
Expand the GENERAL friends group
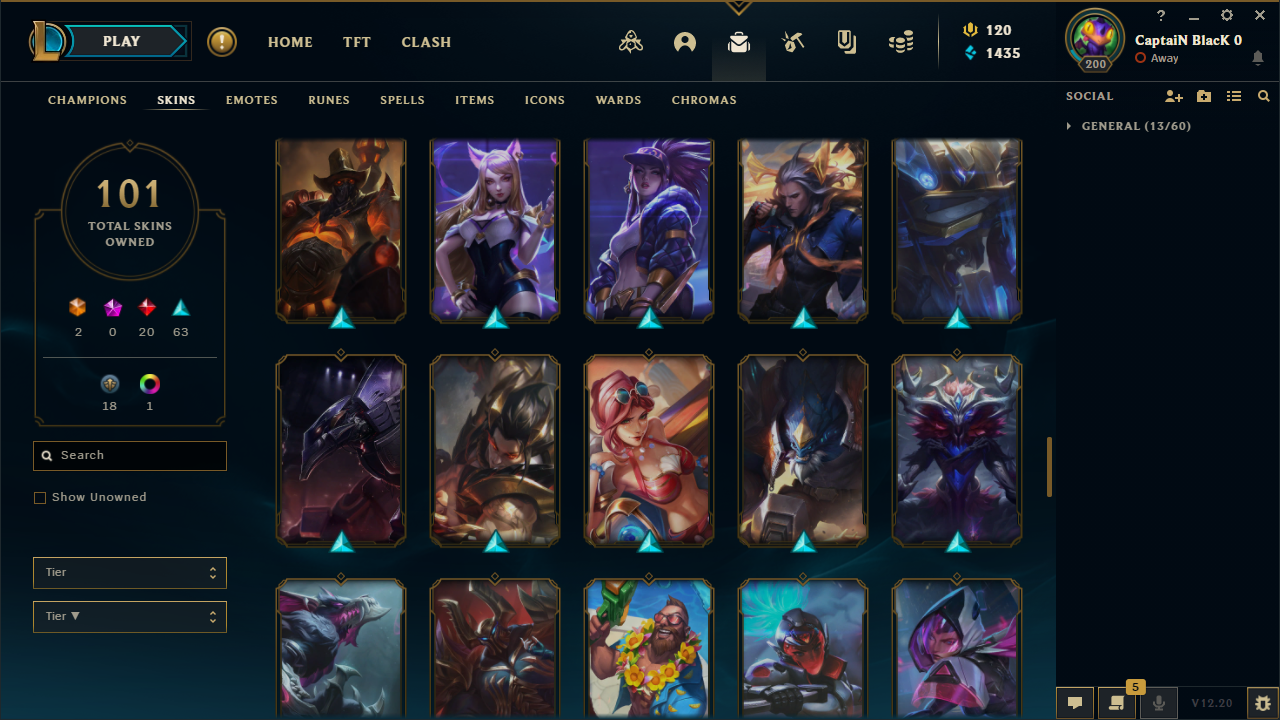click(1069, 126)
